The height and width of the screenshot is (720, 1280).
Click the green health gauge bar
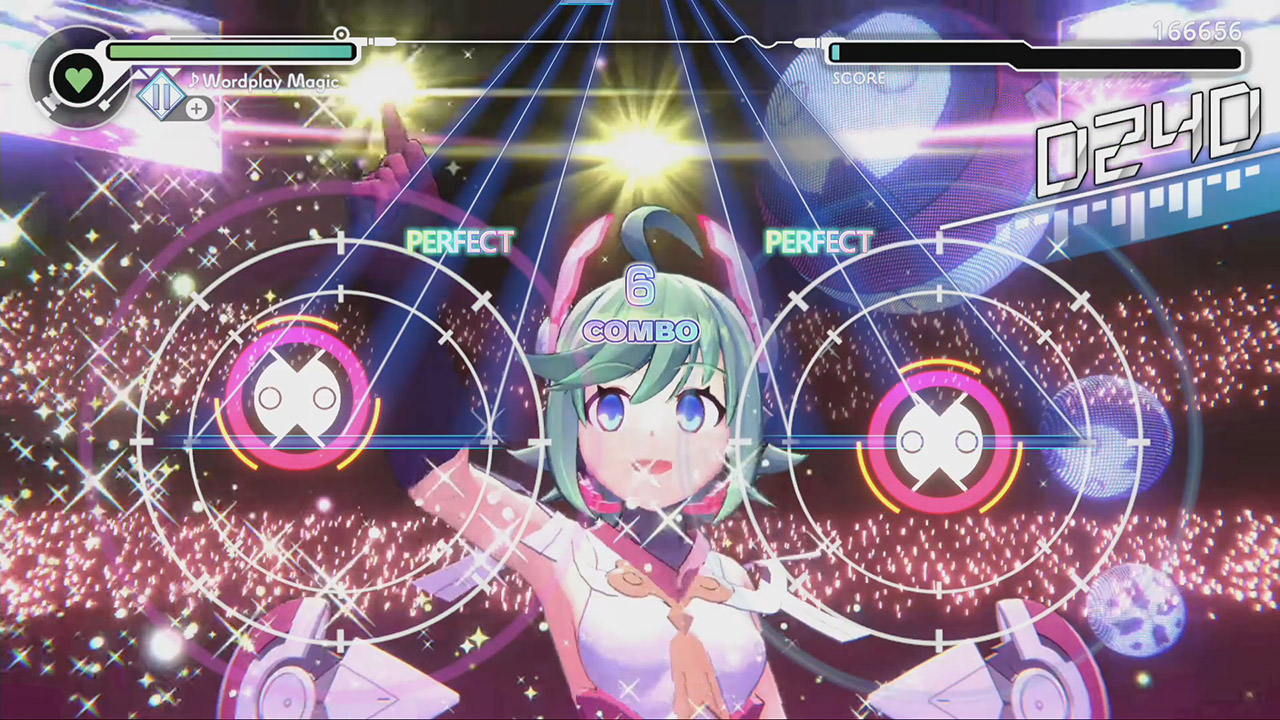point(230,48)
